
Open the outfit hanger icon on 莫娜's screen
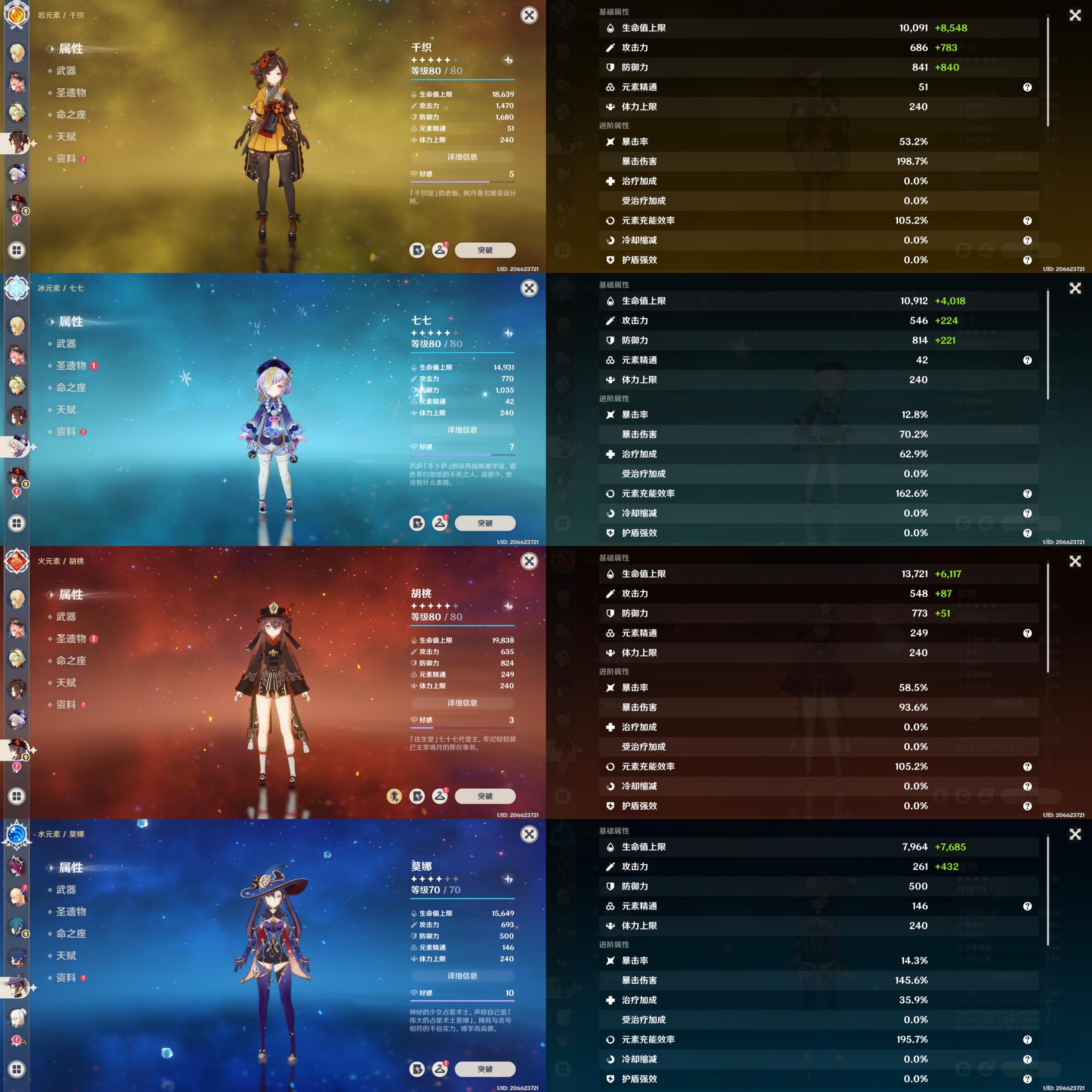440,1068
